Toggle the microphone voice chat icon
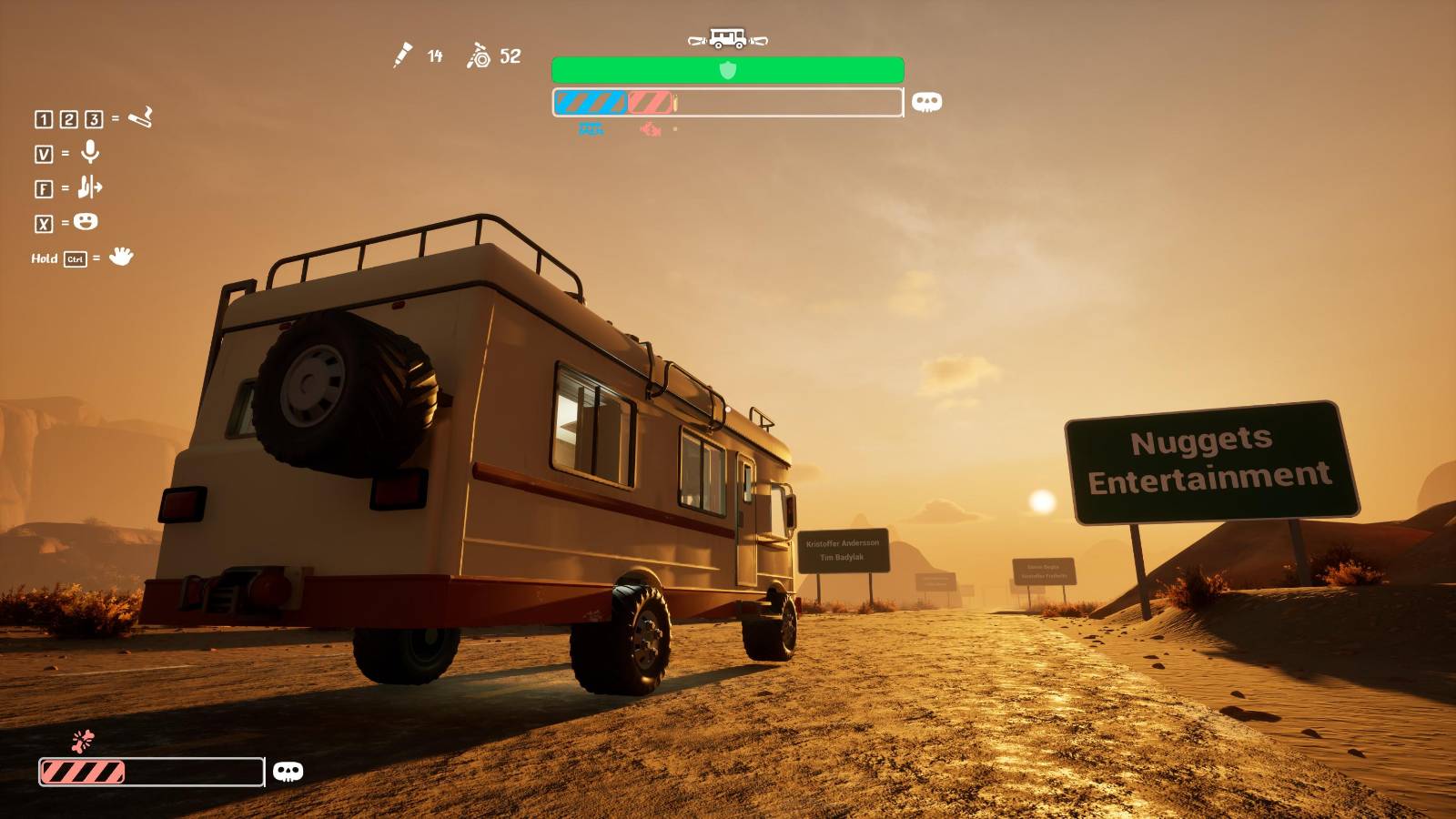1456x819 pixels. [90, 152]
